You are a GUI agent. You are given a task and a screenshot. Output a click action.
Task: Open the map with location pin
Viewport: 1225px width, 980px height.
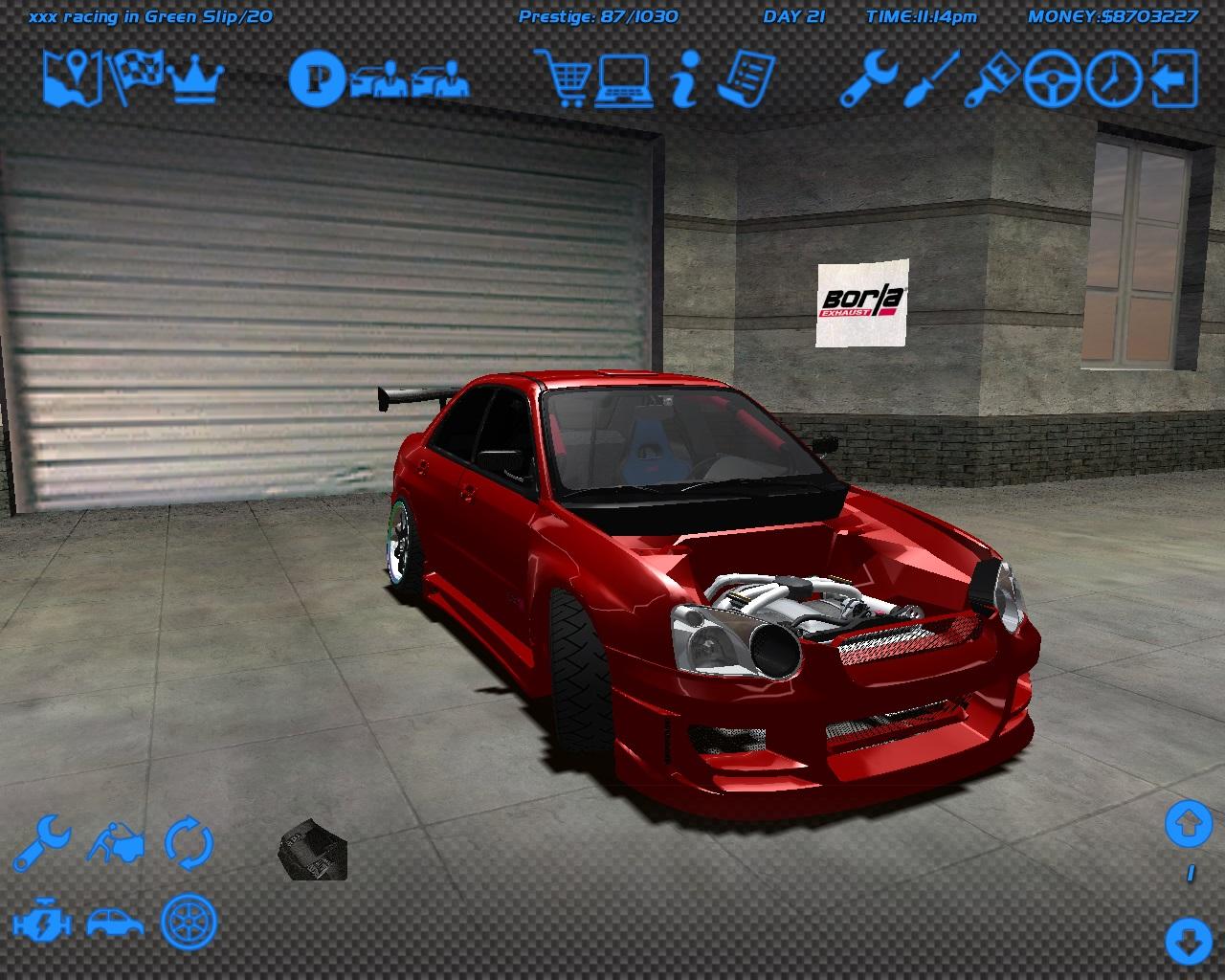(73, 78)
